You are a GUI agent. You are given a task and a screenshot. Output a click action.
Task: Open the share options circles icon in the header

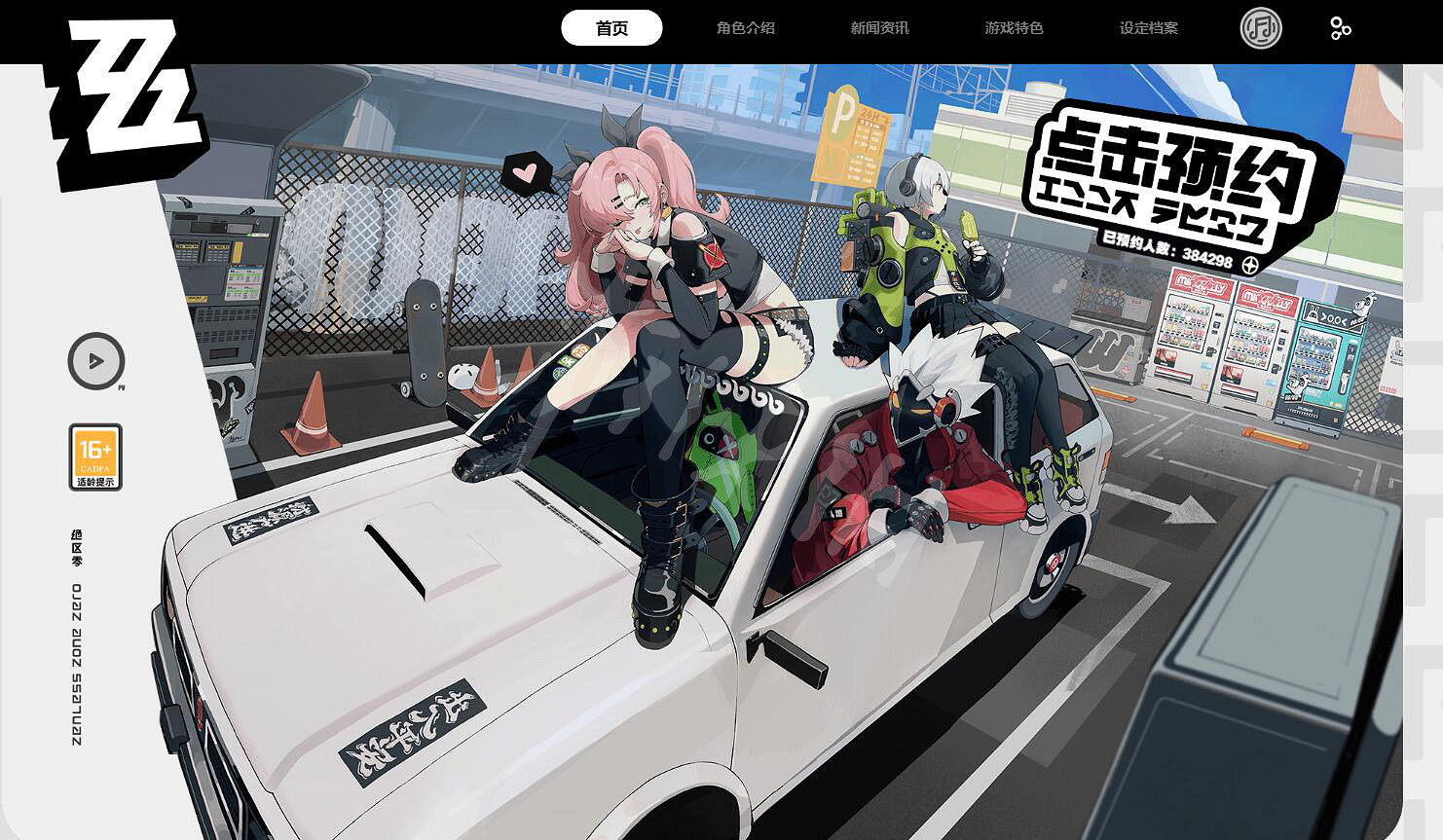pyautogui.click(x=1341, y=28)
